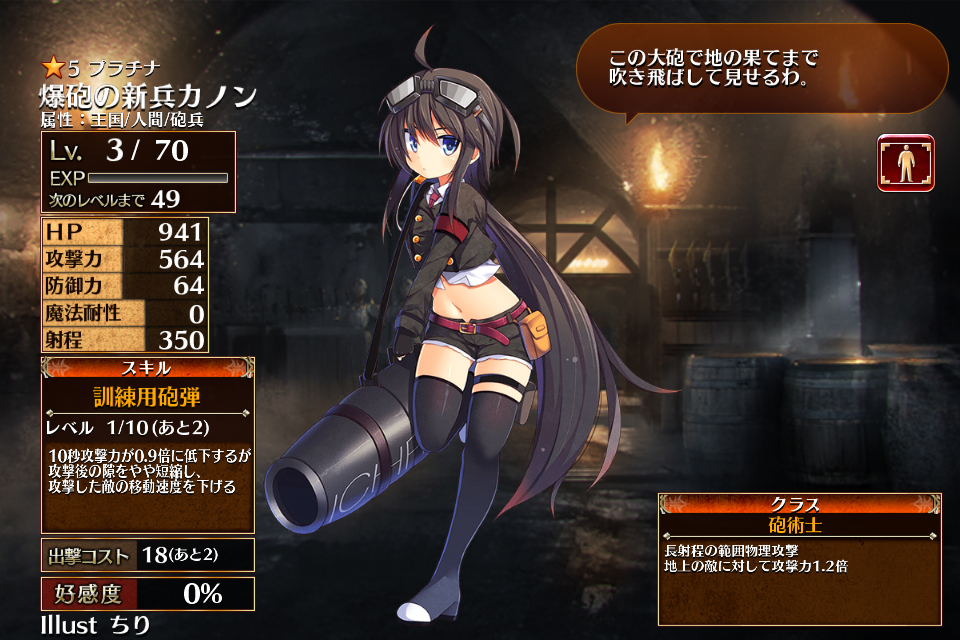Select the 訓練用砲弾 skill panel
Screen dimensions: 960x640
pyautogui.click(x=147, y=444)
